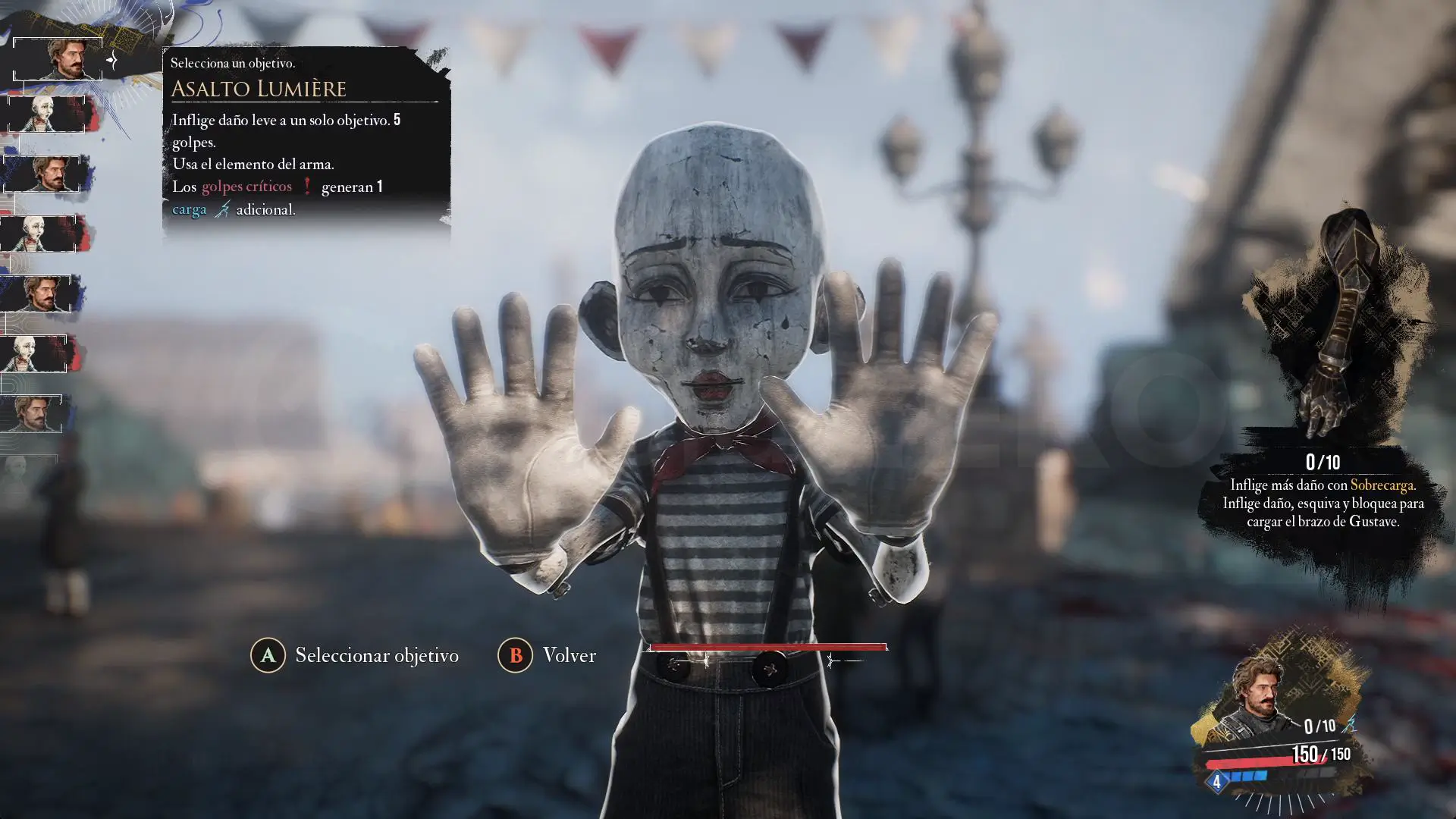The height and width of the screenshot is (819, 1456).
Task: Click the Asalto Lumière skill title
Action: (259, 89)
